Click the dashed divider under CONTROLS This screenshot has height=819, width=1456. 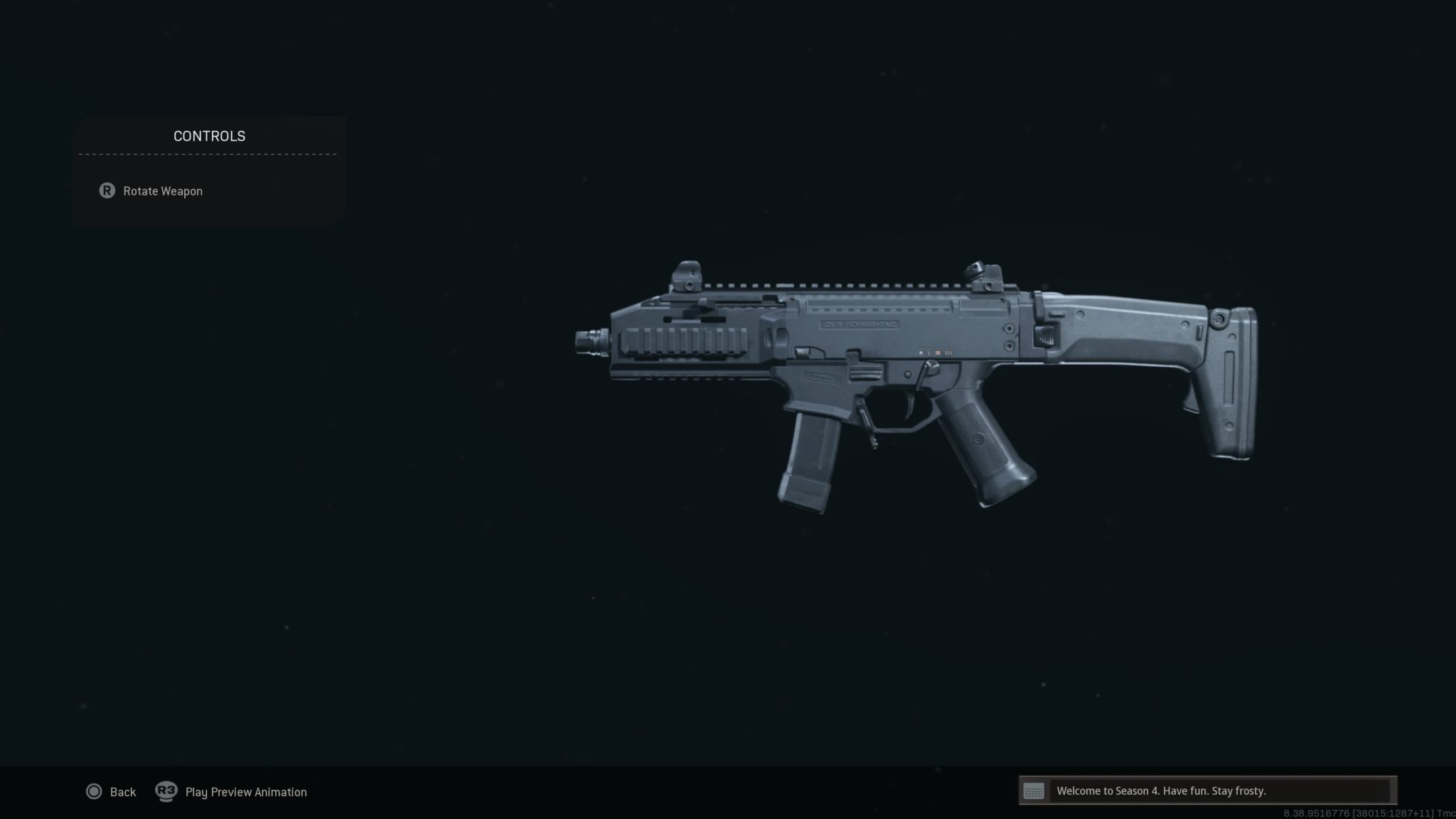coord(209,153)
